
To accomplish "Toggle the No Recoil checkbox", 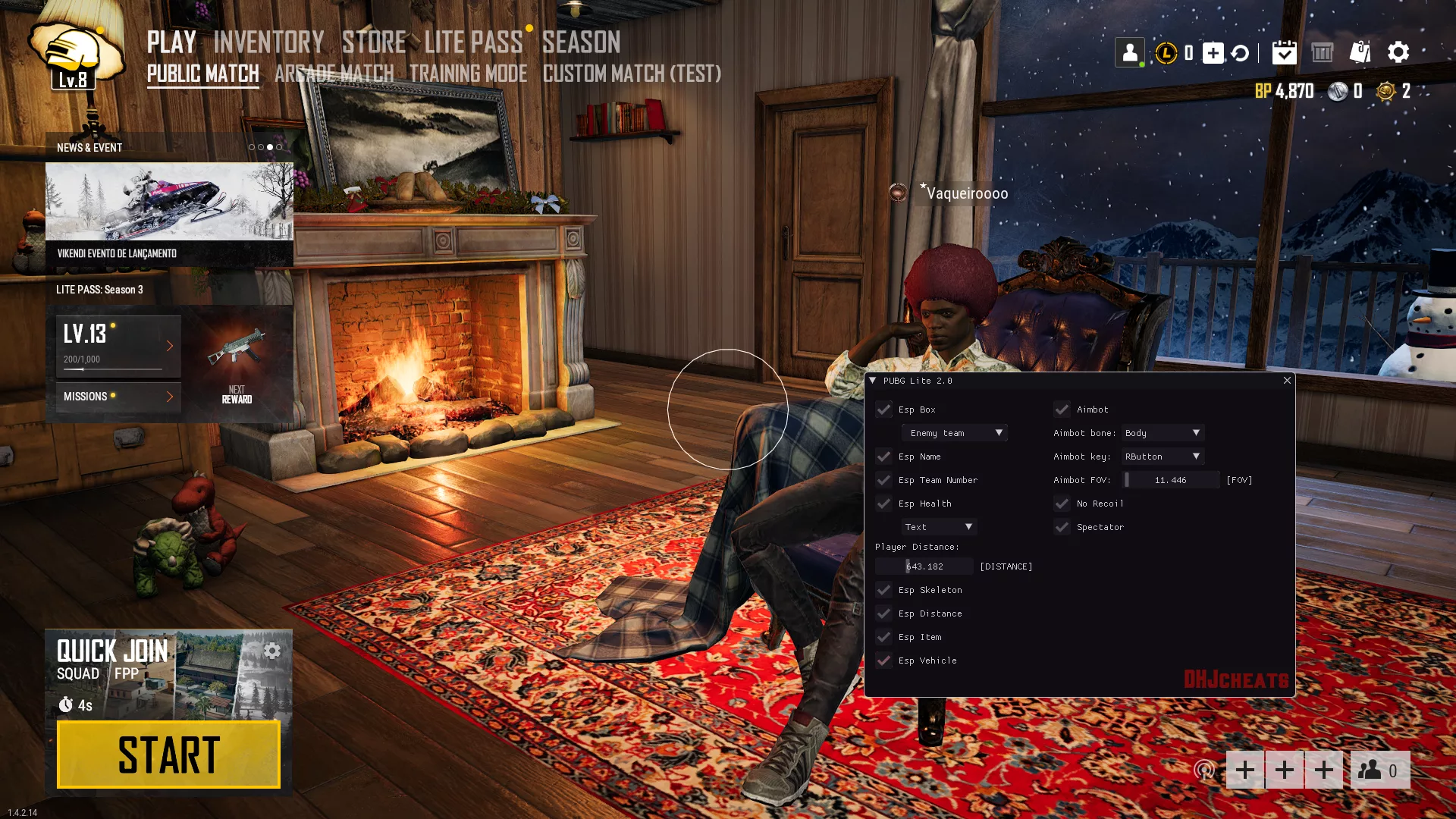I will coord(1062,504).
